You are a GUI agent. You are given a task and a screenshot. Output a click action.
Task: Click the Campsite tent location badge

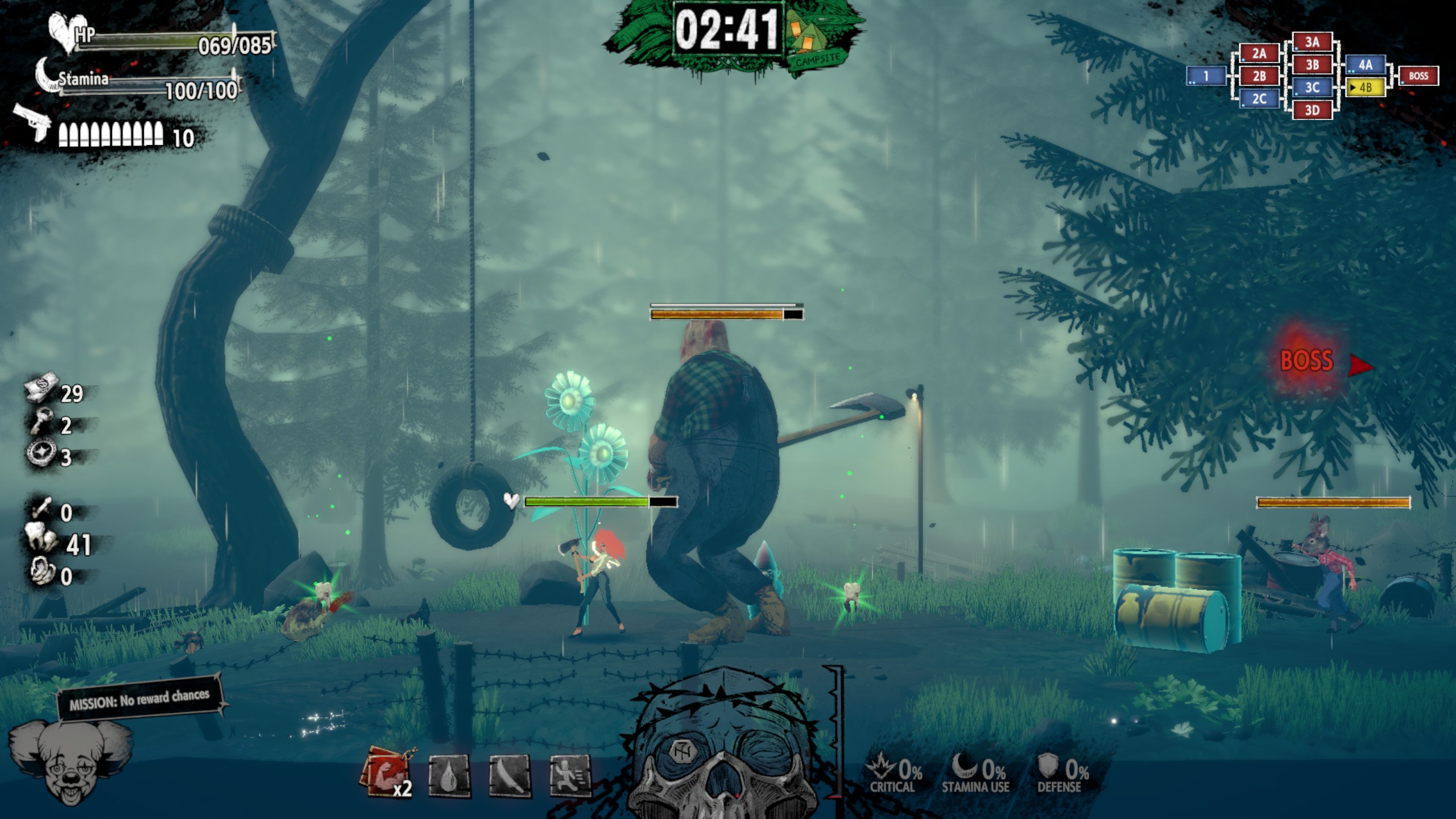(813, 44)
